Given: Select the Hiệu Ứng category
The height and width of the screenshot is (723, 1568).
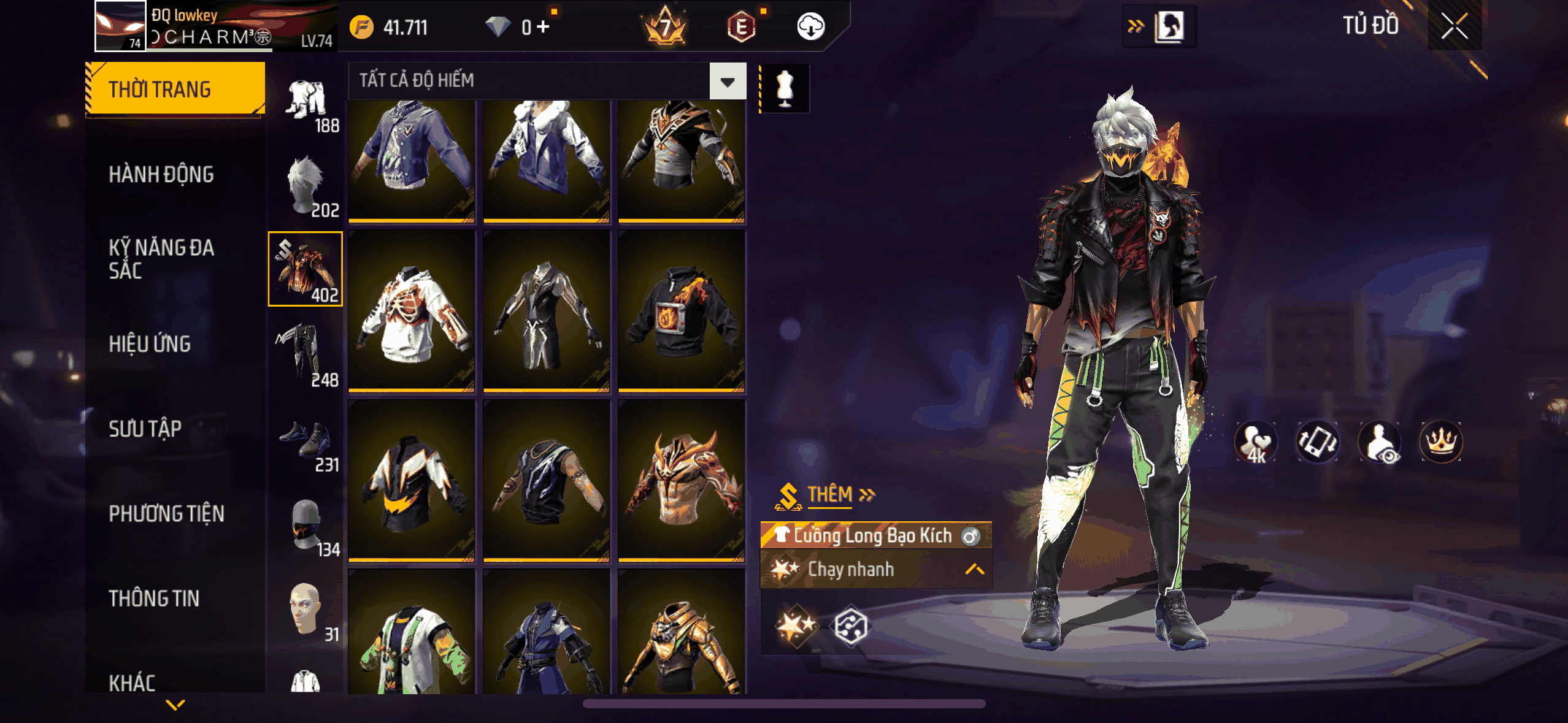Looking at the screenshot, I should 150,344.
